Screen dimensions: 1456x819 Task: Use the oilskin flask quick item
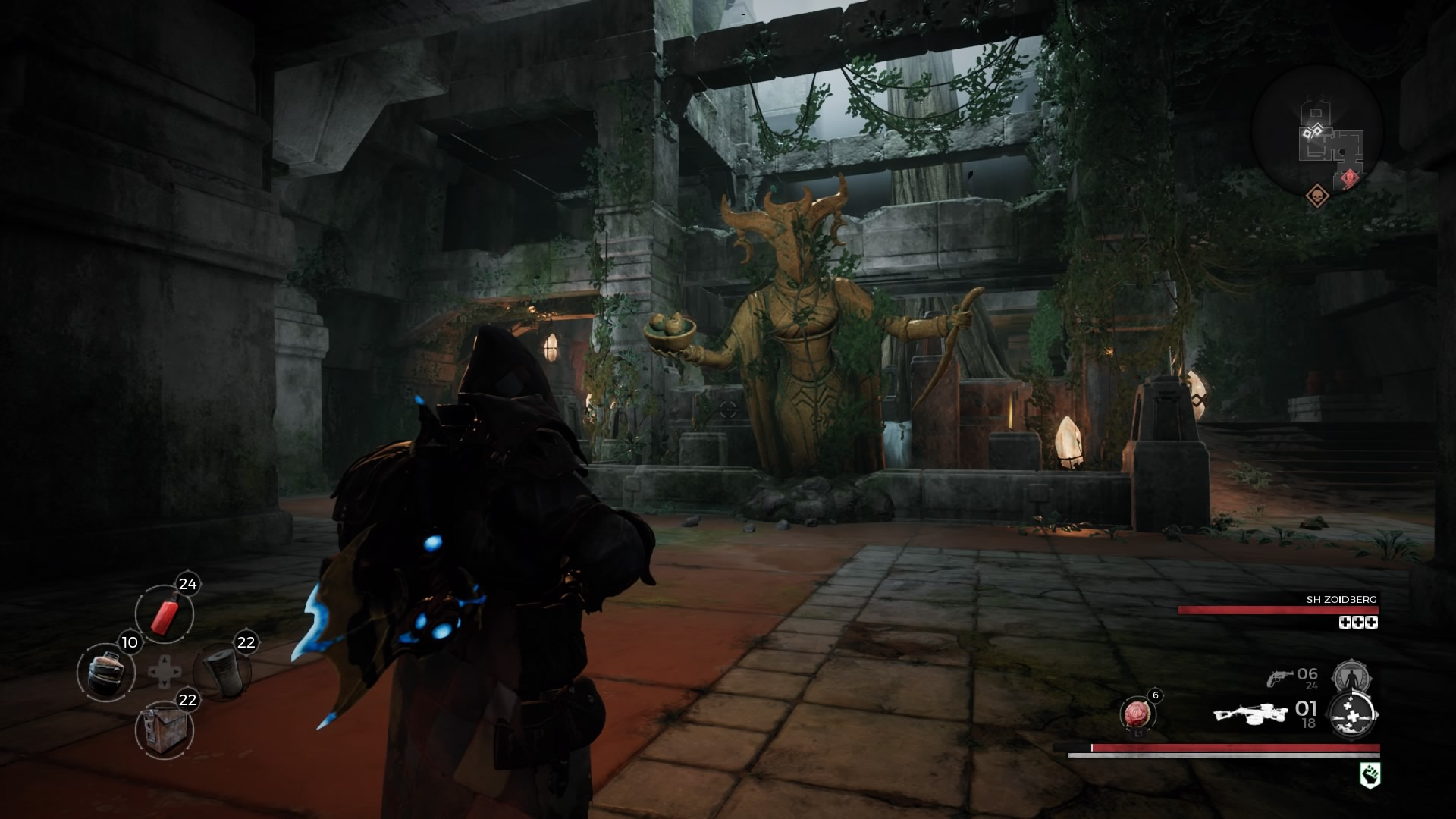pyautogui.click(x=106, y=673)
